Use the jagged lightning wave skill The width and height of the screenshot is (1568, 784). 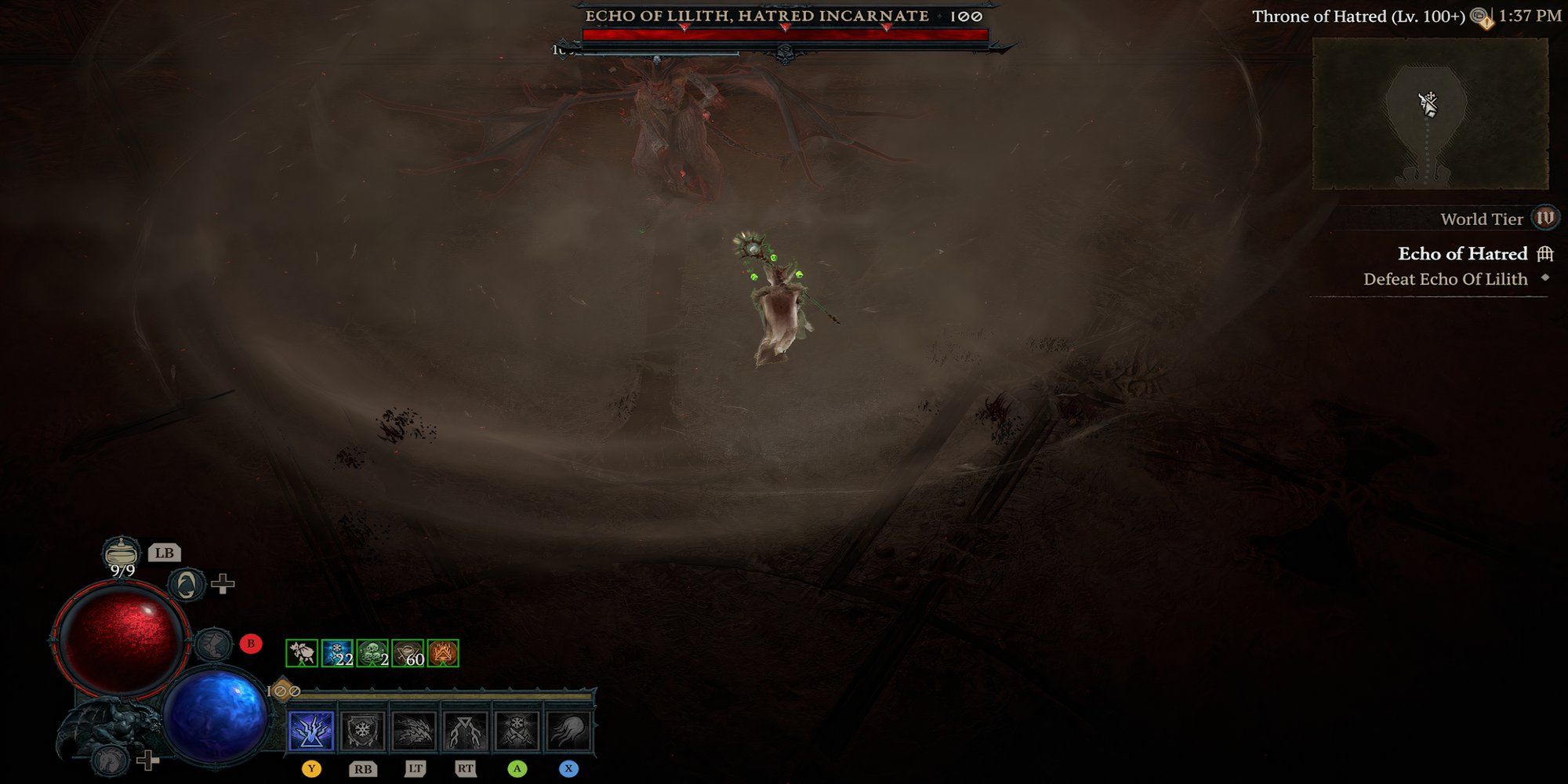[414, 731]
